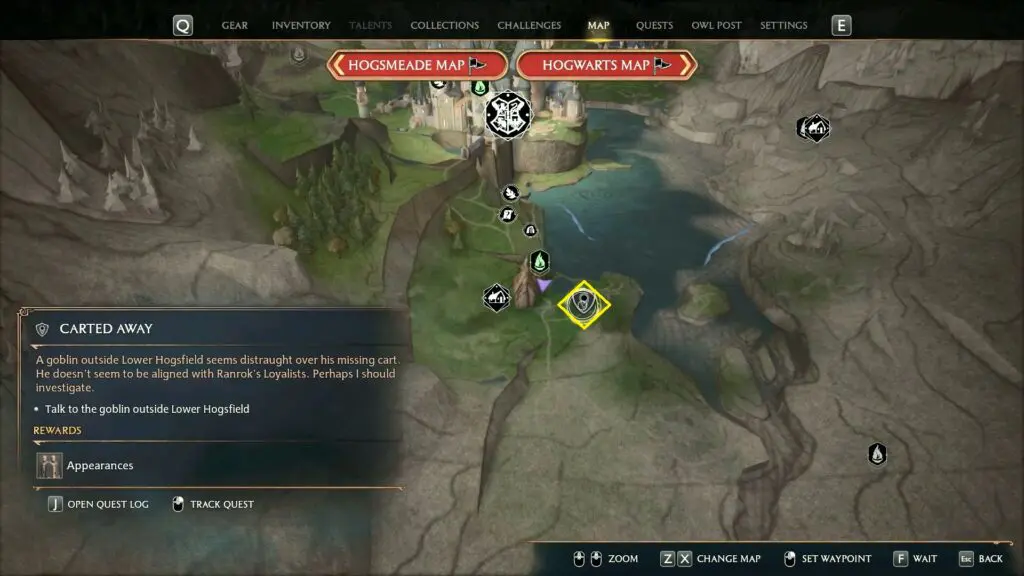Select the hamlet marker beside the quest marker
The image size is (1024, 576).
497,297
